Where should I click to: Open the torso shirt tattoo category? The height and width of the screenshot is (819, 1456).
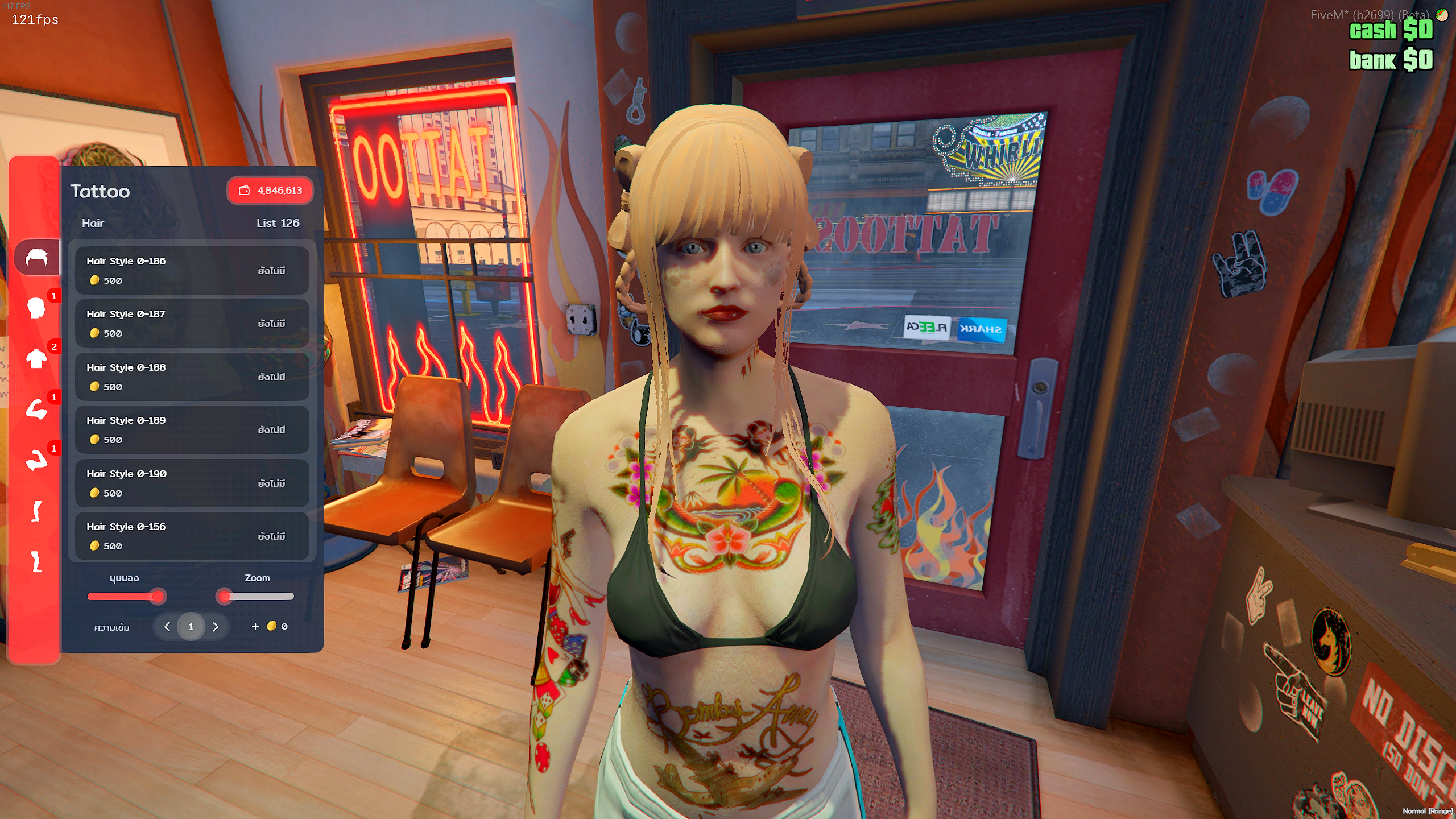(36, 359)
